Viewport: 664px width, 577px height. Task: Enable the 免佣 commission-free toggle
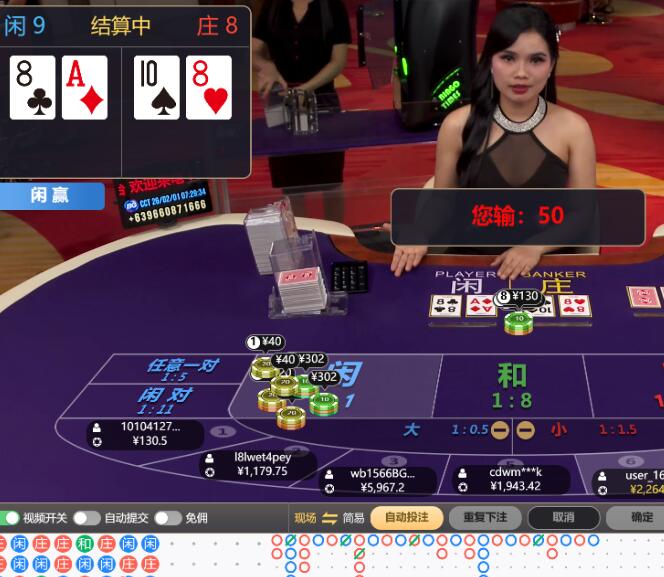pos(166,518)
